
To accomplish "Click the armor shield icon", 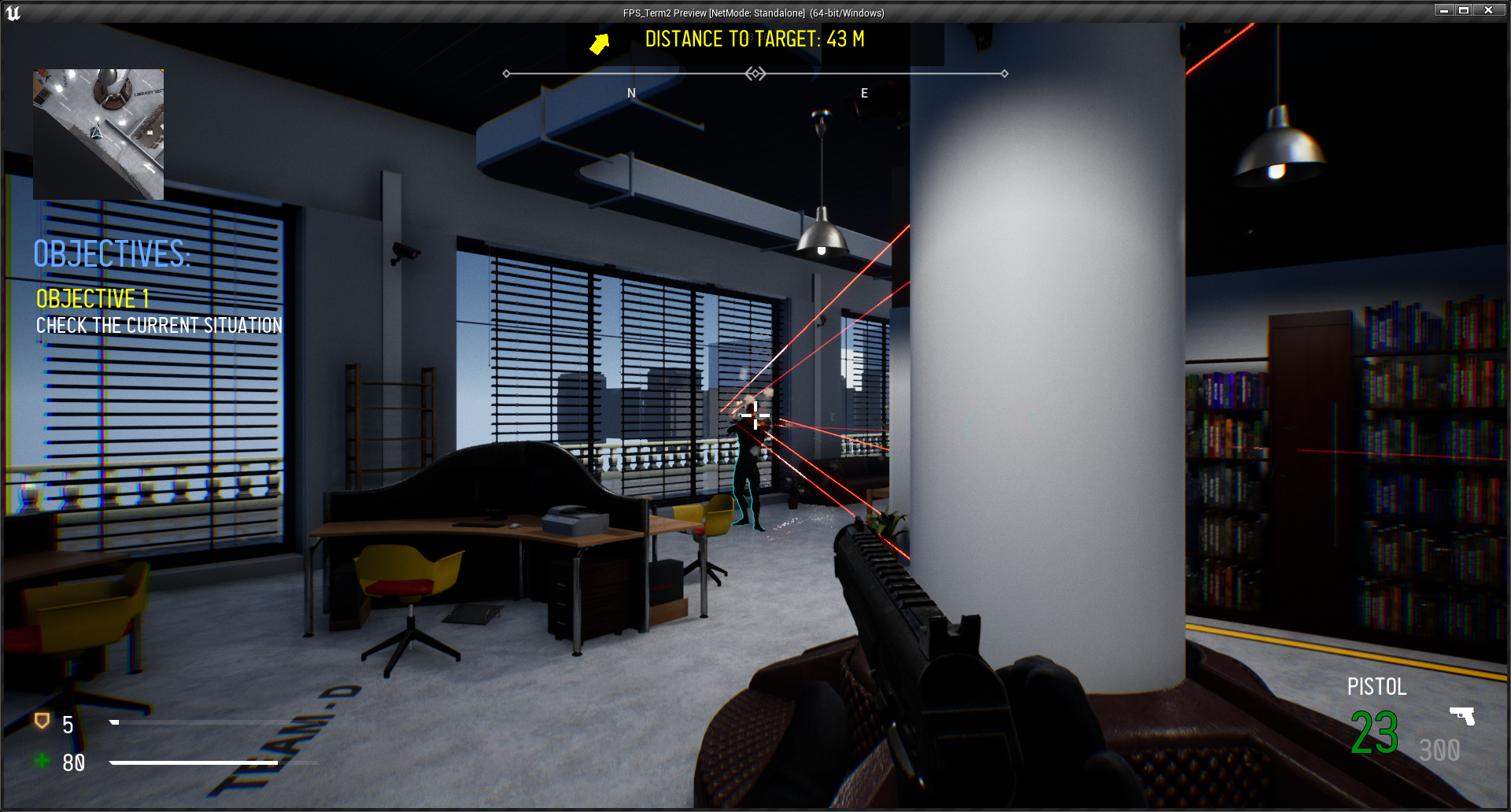I will tap(42, 721).
